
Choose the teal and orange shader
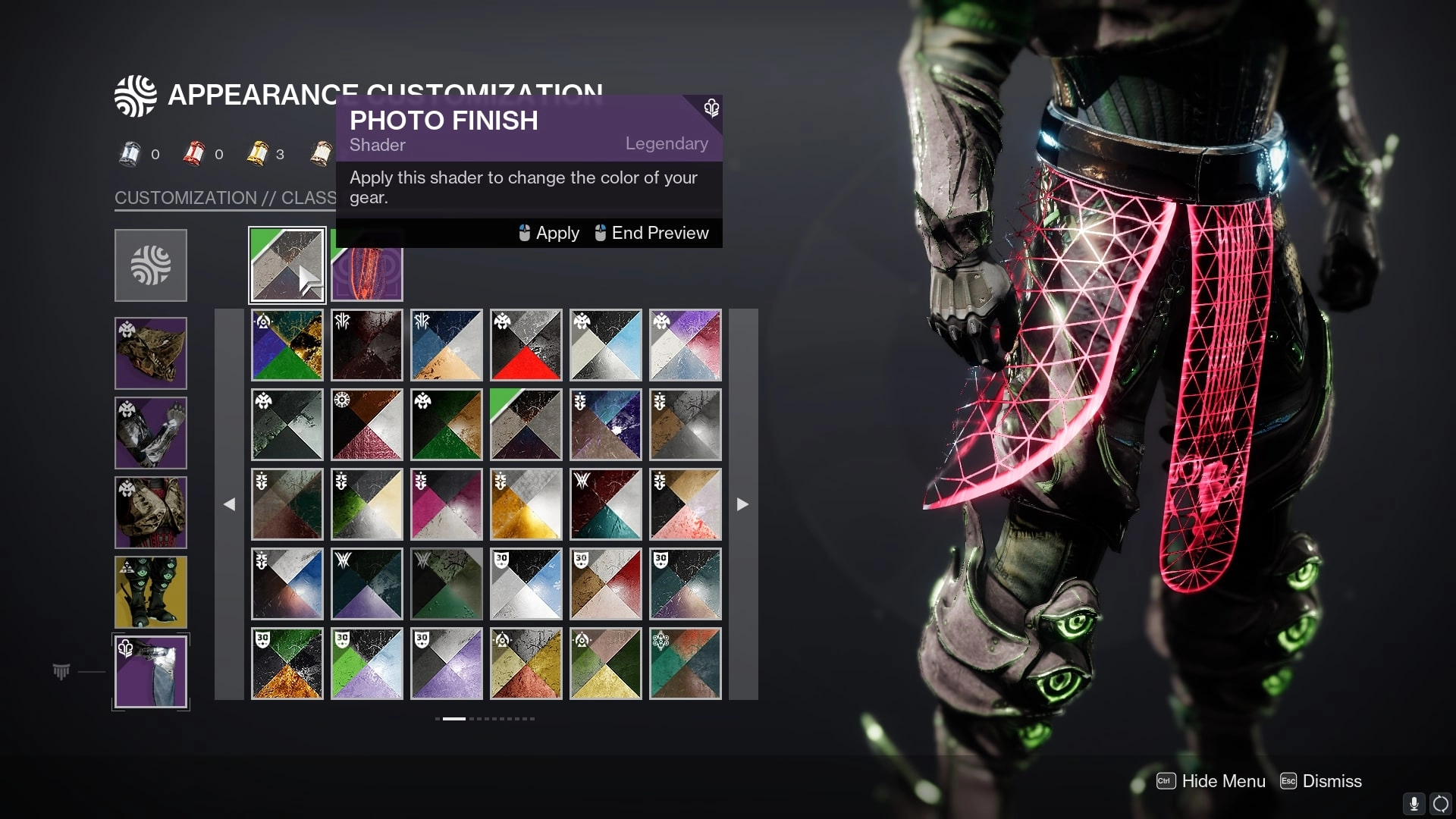tap(686, 664)
